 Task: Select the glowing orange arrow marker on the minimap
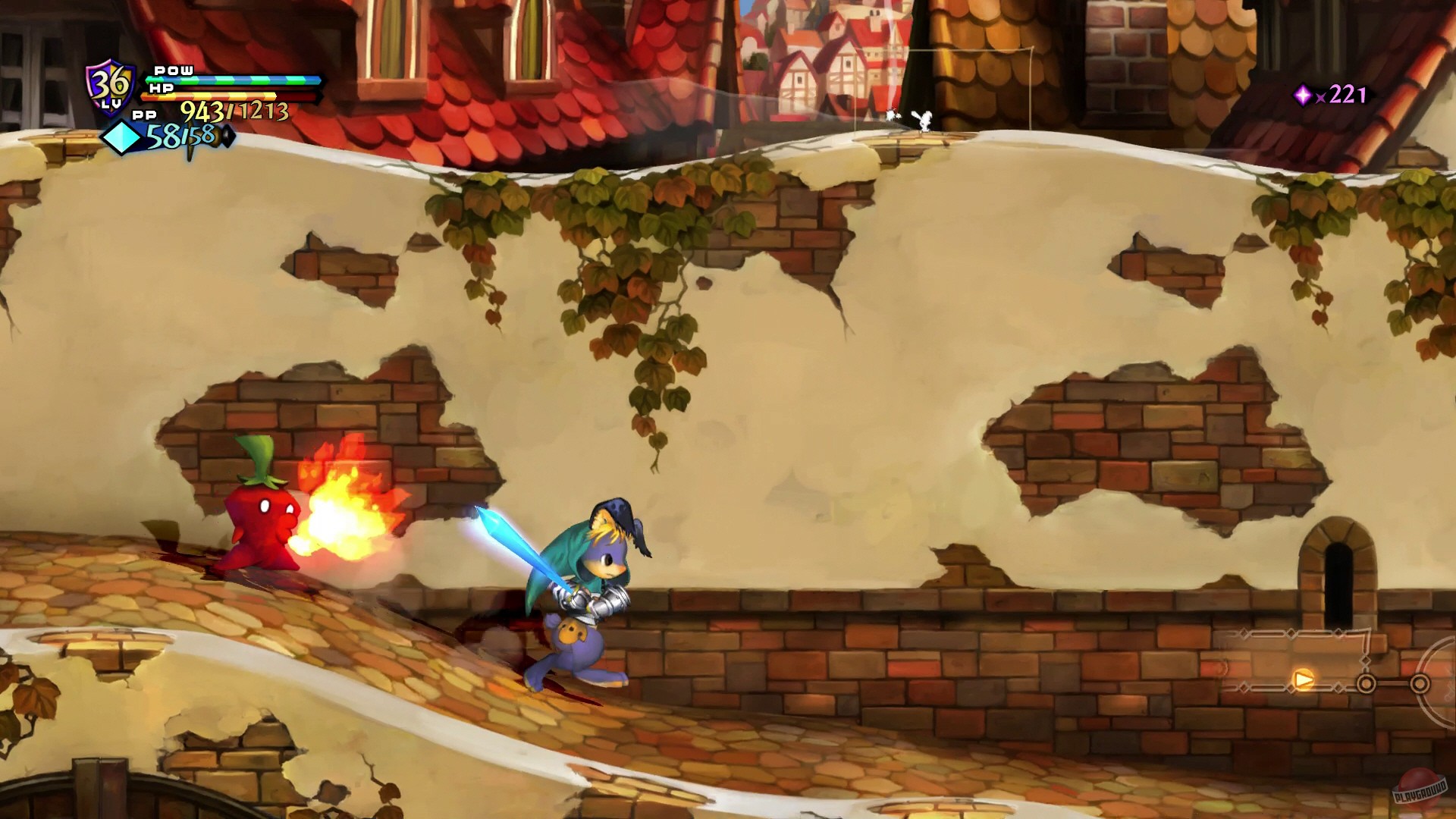pyautogui.click(x=1304, y=680)
